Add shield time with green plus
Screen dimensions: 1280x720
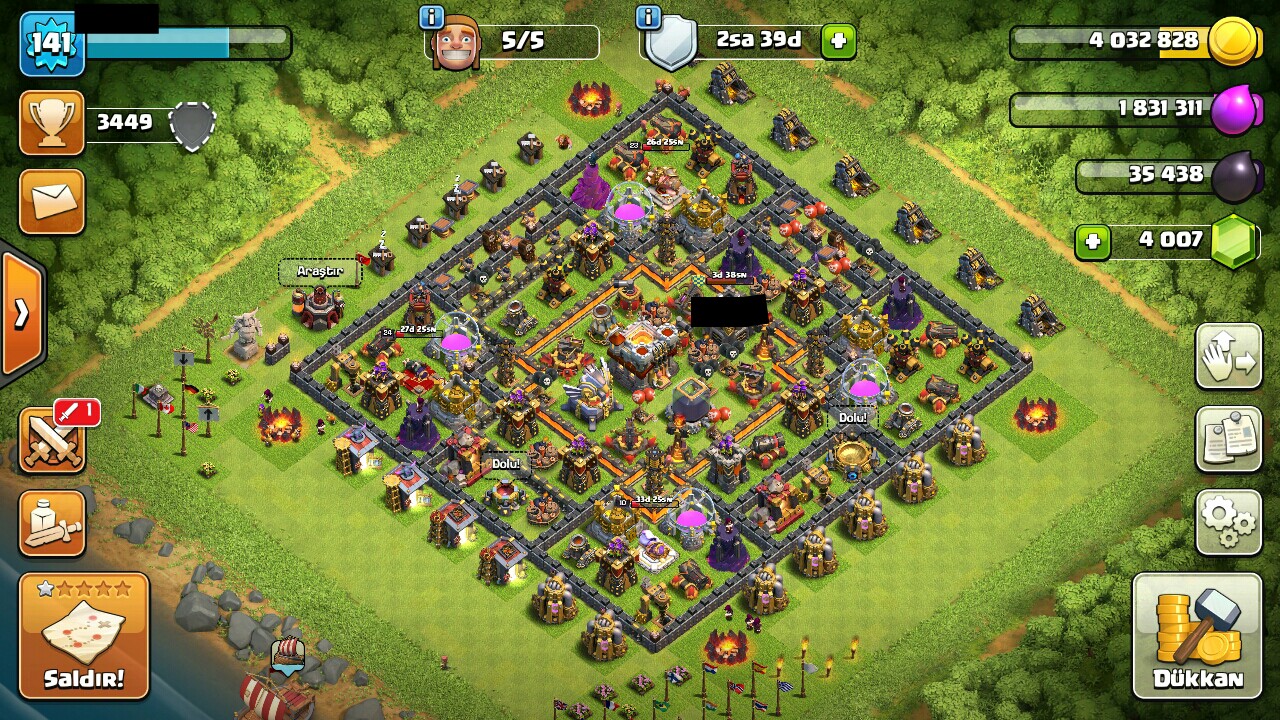click(838, 42)
